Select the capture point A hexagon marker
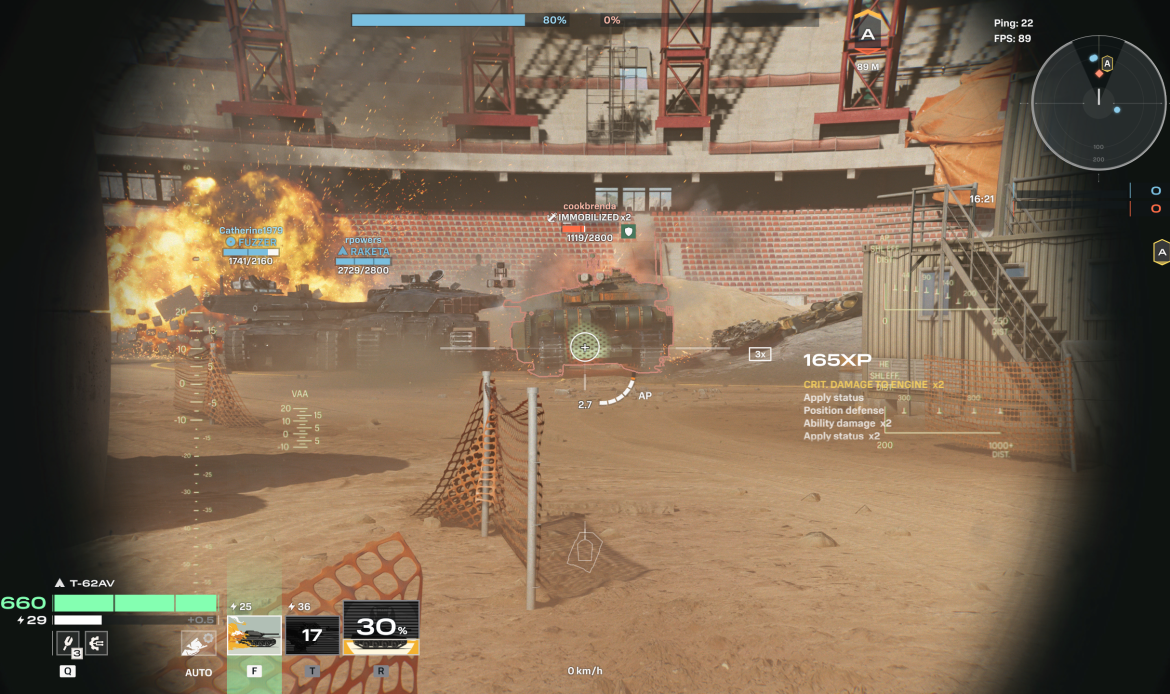 click(x=867, y=34)
